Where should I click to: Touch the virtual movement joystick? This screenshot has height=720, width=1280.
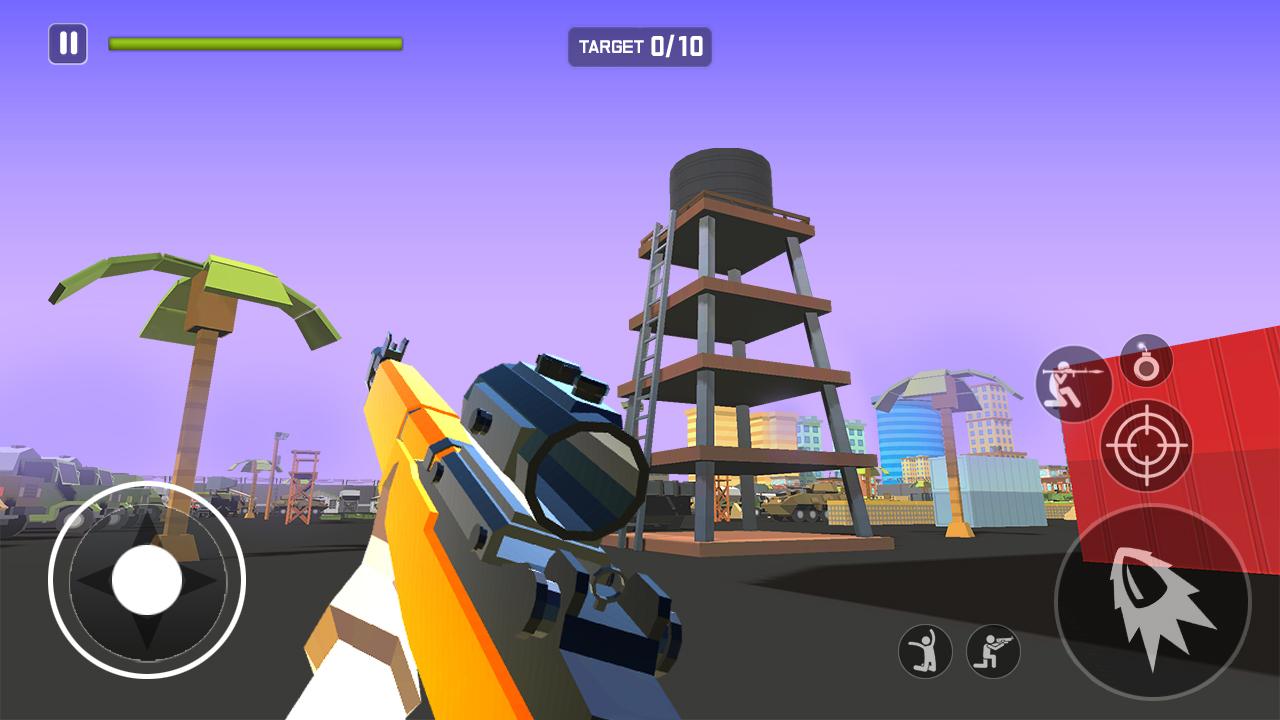[147, 580]
